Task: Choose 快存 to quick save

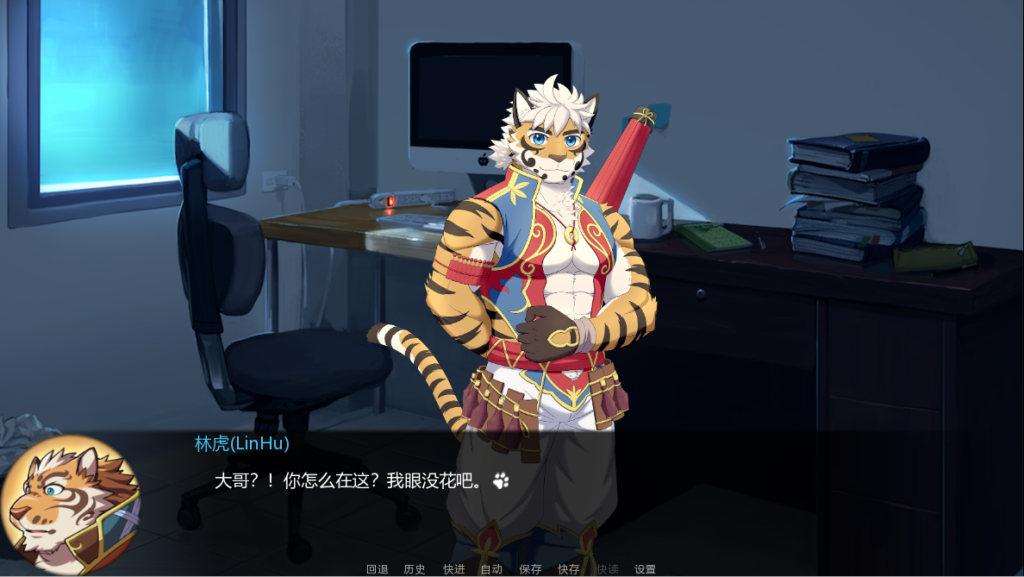Action: [568, 569]
